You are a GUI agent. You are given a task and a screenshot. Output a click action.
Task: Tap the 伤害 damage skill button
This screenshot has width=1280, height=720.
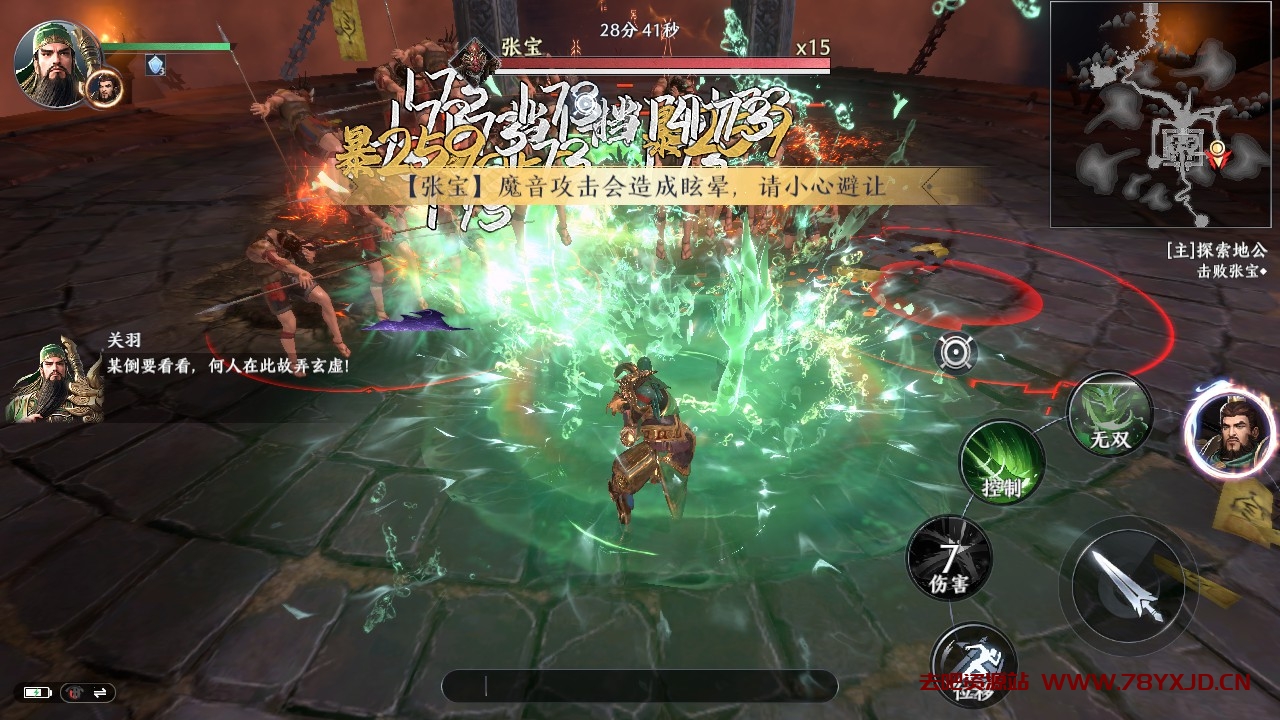(x=949, y=558)
